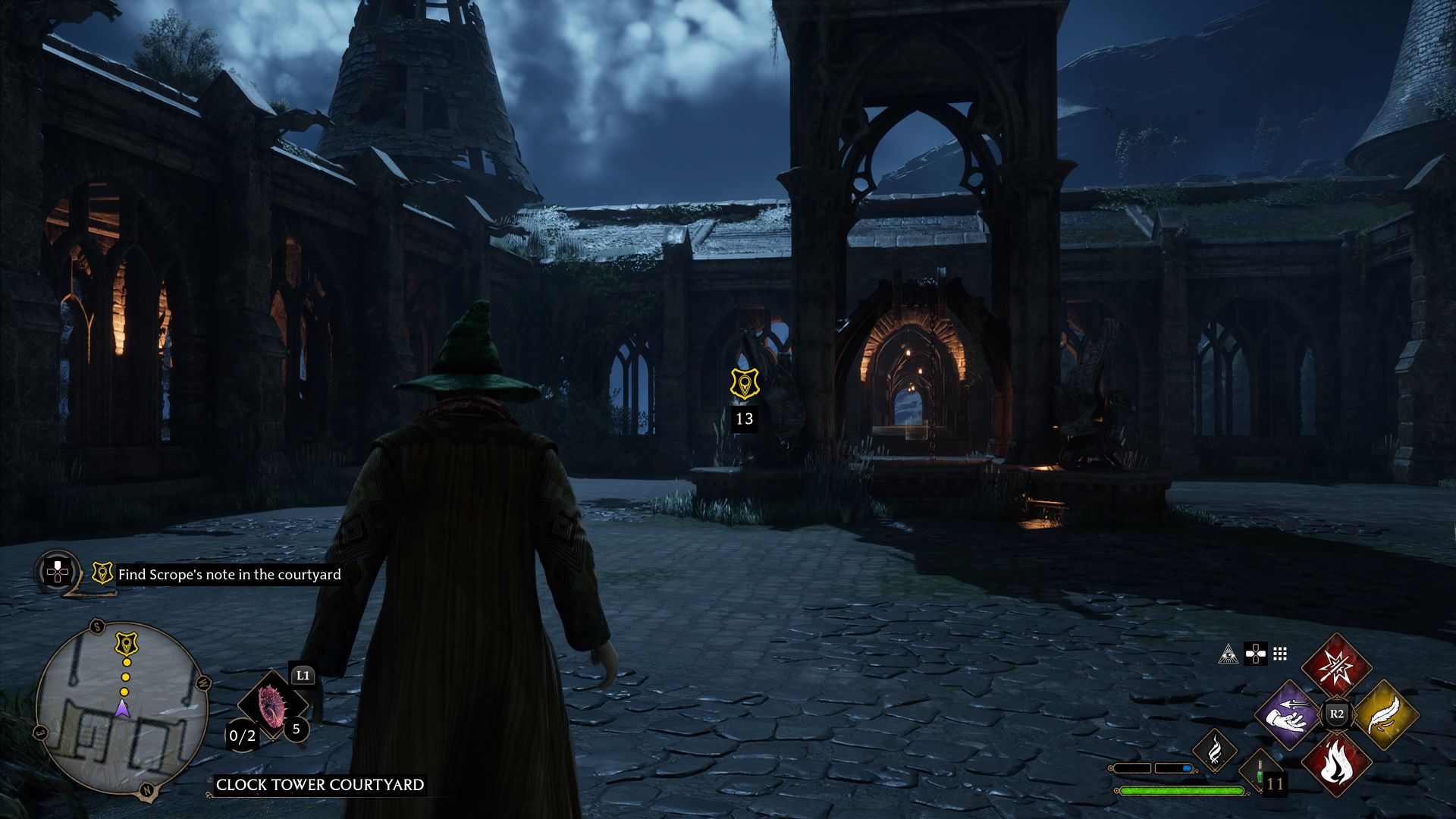Click the green health bar
The image size is (1456, 819).
(x=1181, y=790)
